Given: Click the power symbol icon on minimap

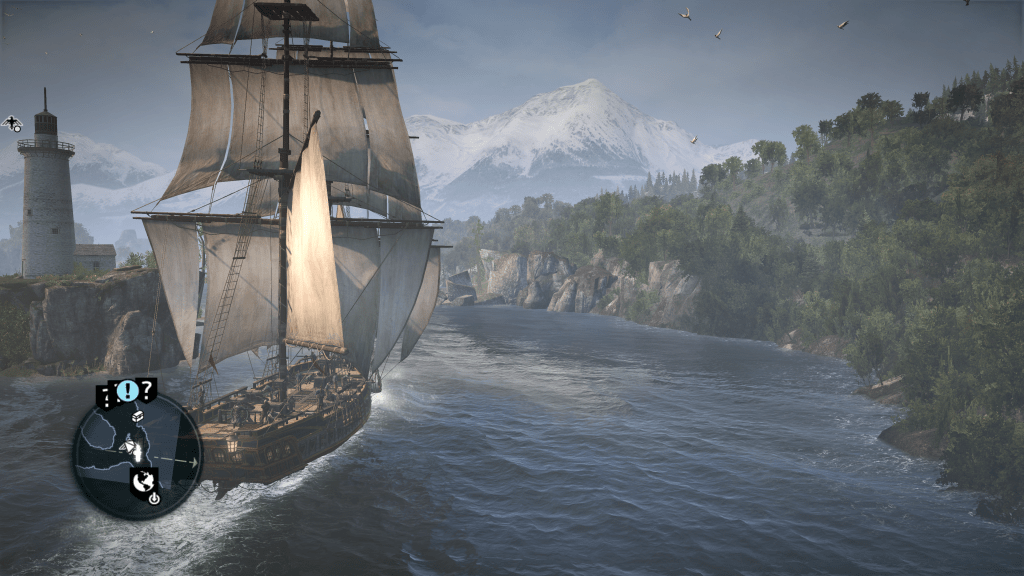Looking at the screenshot, I should (154, 498).
